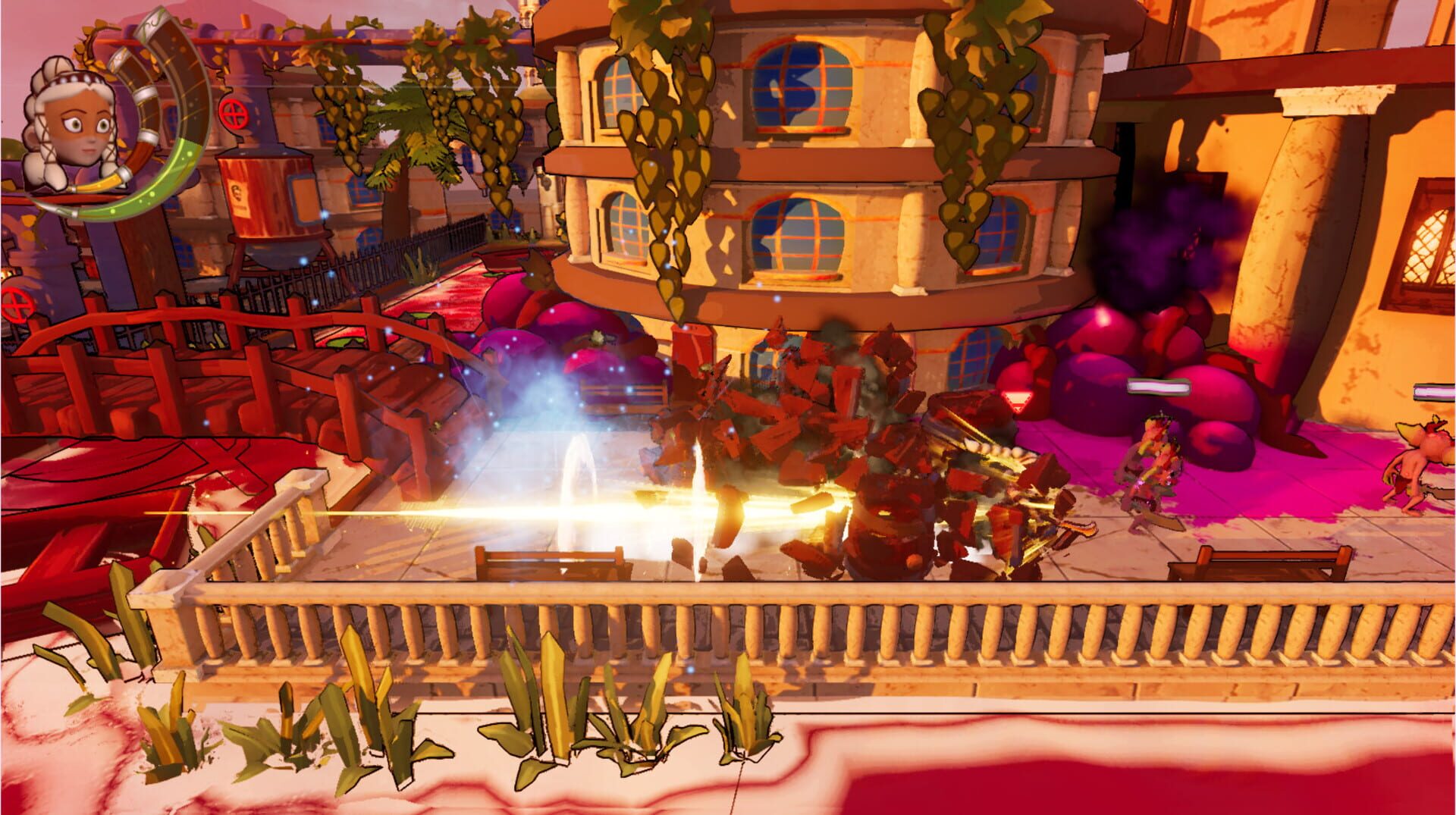
Task: Toggle the enemy health bar above the grapes
Action: (x=1159, y=387)
